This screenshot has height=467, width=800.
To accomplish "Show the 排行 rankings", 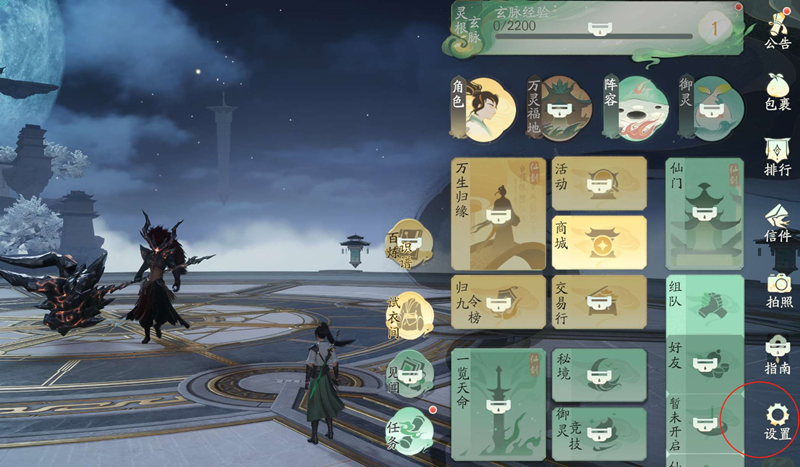I will [x=777, y=155].
